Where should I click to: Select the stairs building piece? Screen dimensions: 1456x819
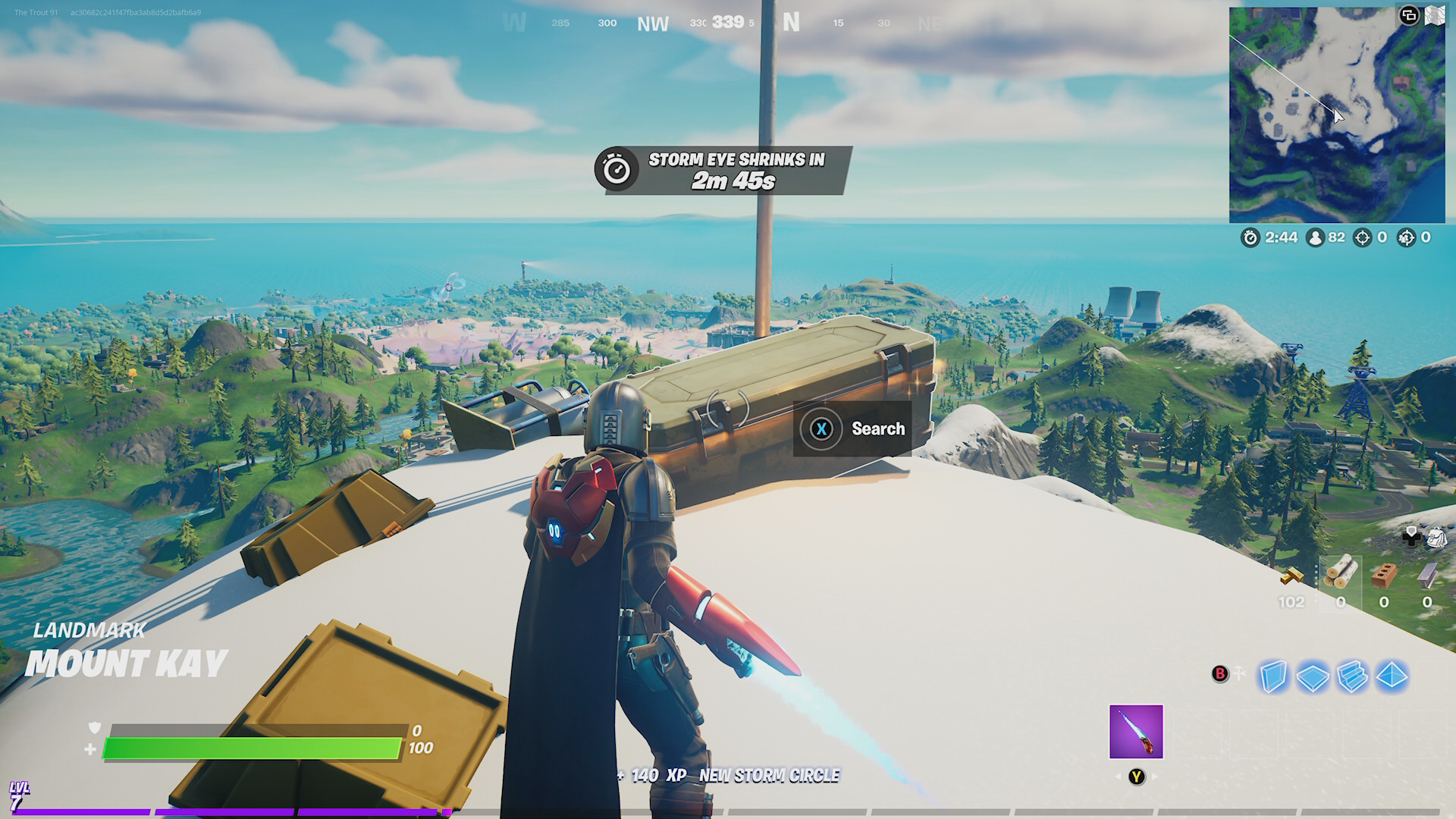click(x=1352, y=676)
